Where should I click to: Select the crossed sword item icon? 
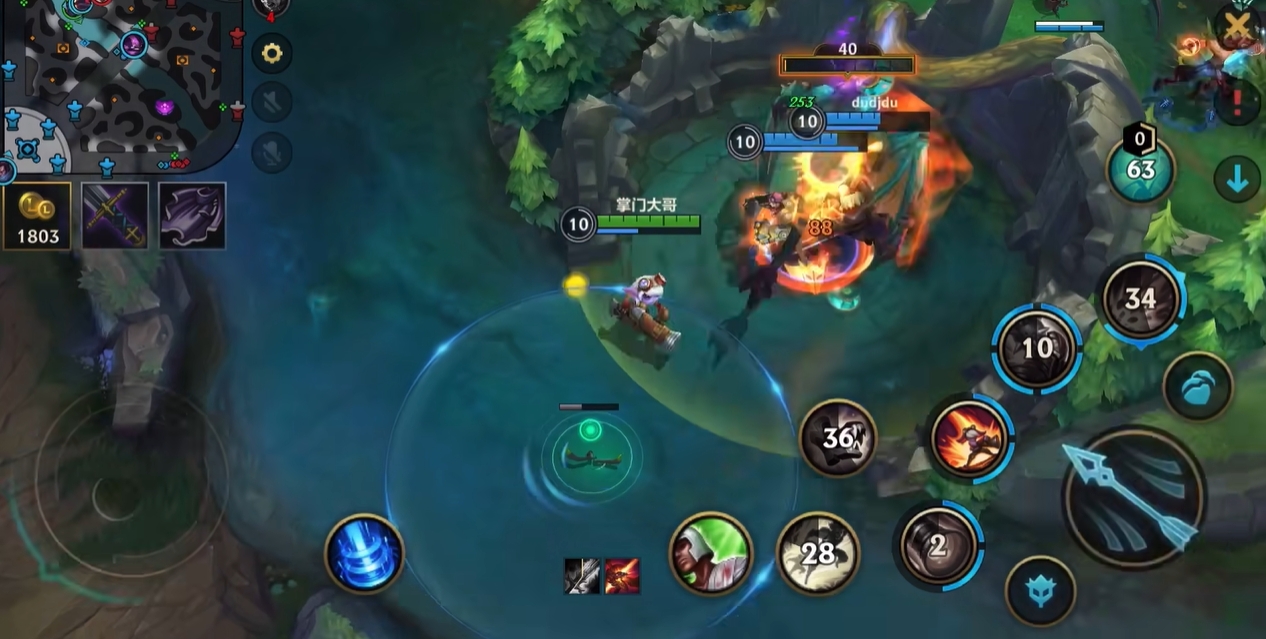point(115,215)
